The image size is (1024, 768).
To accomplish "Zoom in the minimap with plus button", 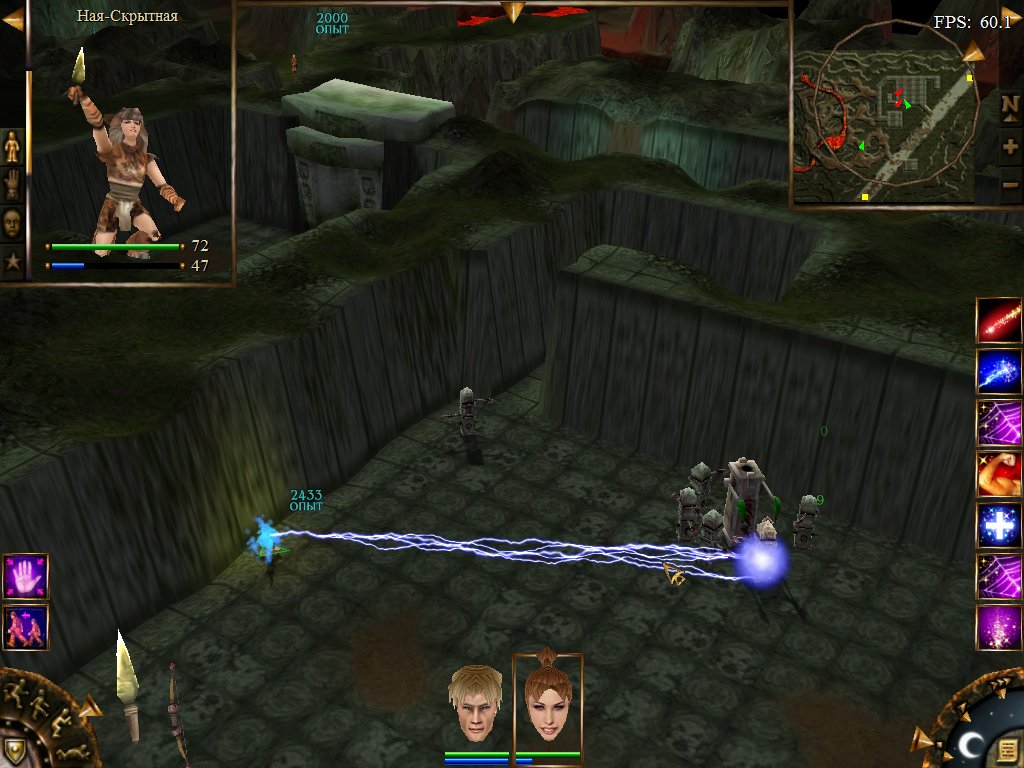I will click(x=1010, y=147).
